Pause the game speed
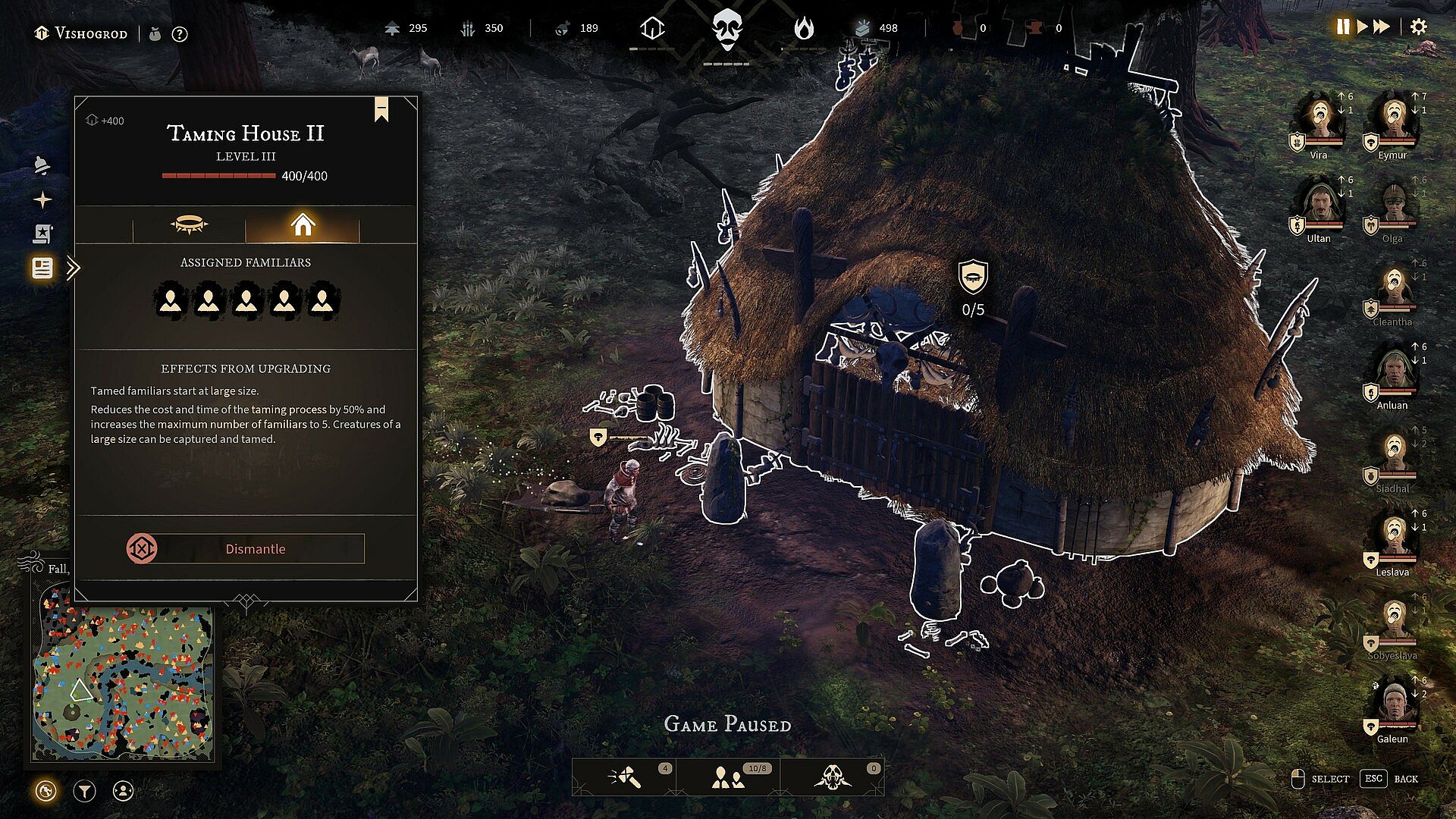The image size is (1456, 819). coord(1343,27)
